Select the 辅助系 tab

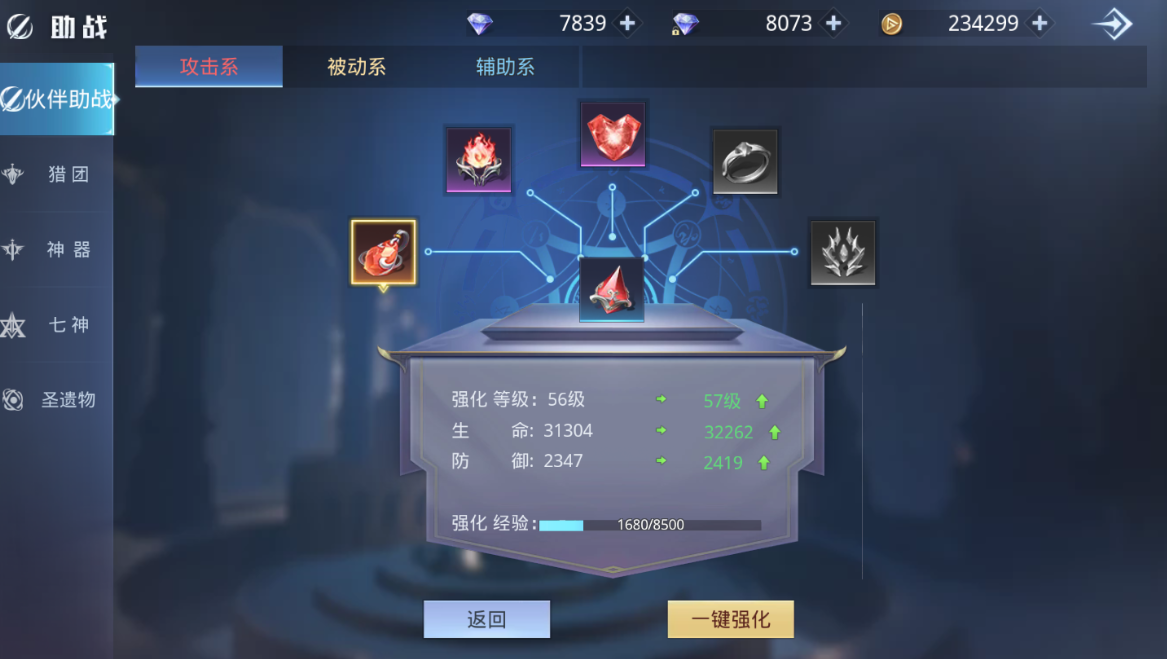pyautogui.click(x=505, y=67)
